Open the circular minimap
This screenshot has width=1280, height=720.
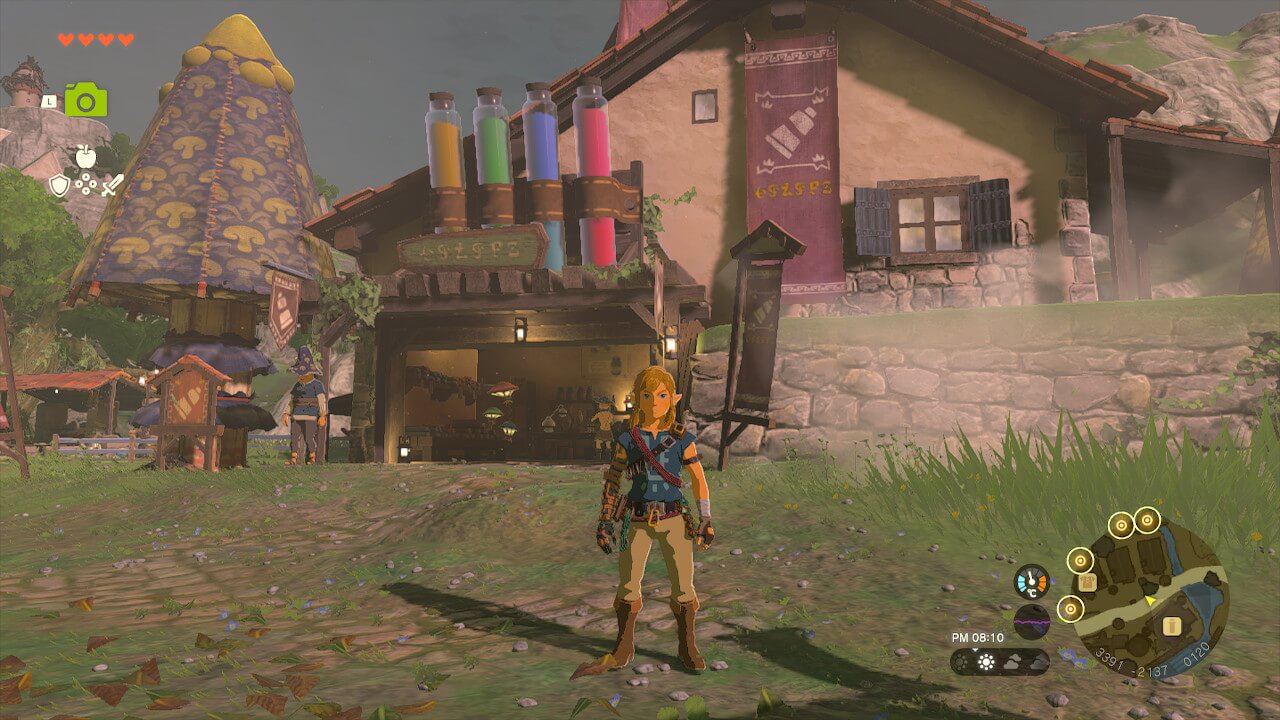1150,598
